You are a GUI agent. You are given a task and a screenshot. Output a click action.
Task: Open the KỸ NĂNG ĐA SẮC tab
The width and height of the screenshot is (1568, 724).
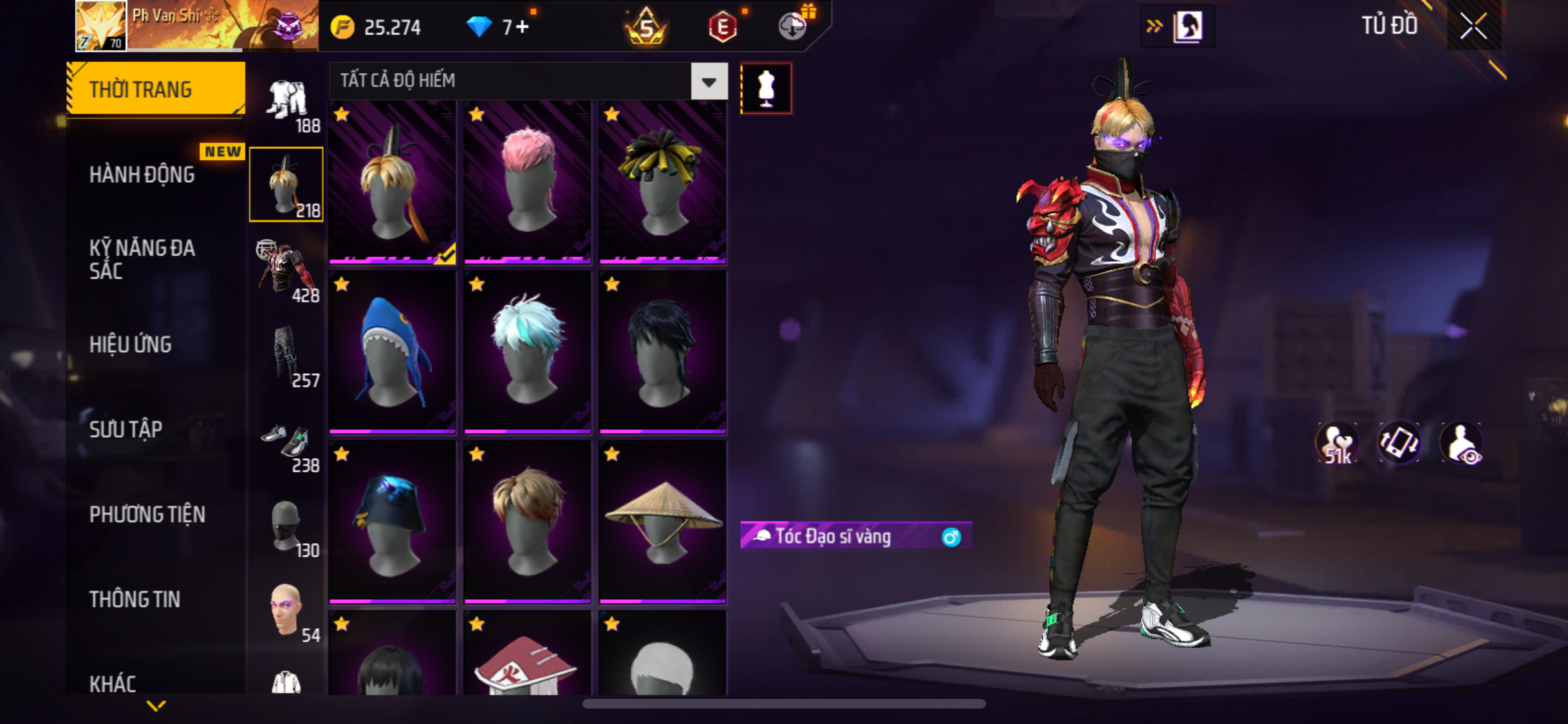pyautogui.click(x=142, y=259)
